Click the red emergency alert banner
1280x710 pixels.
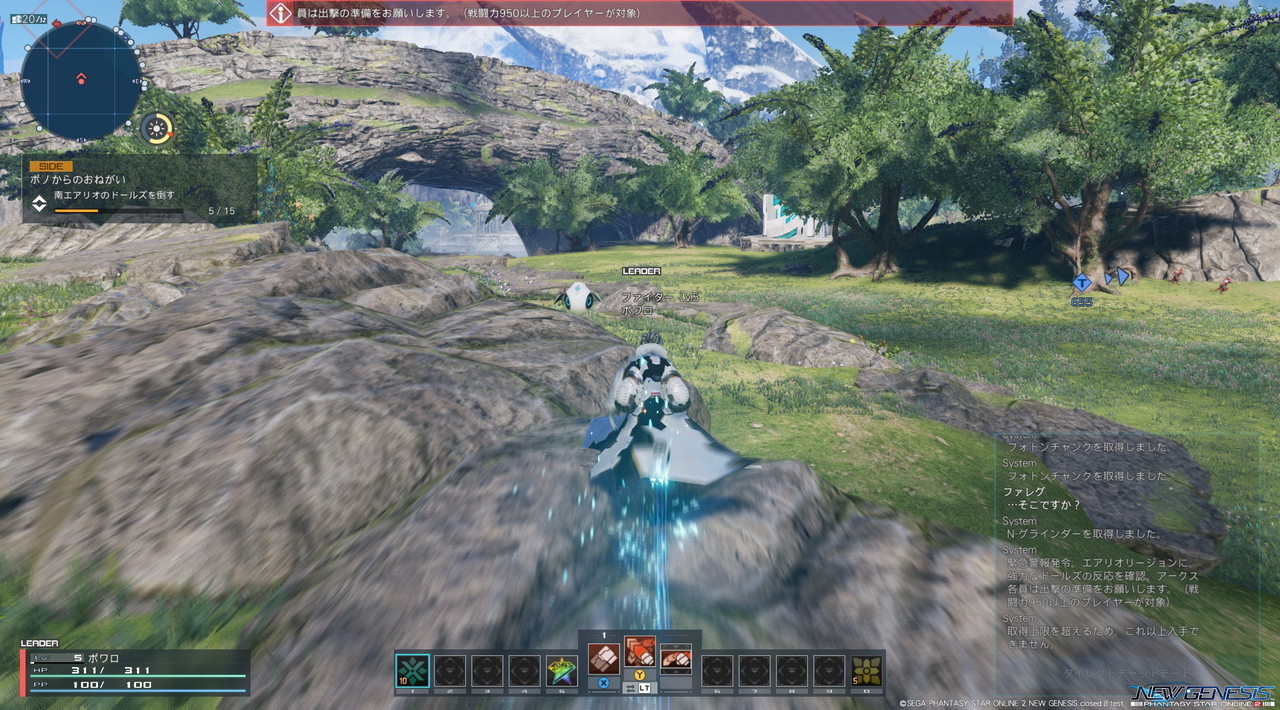[640, 13]
